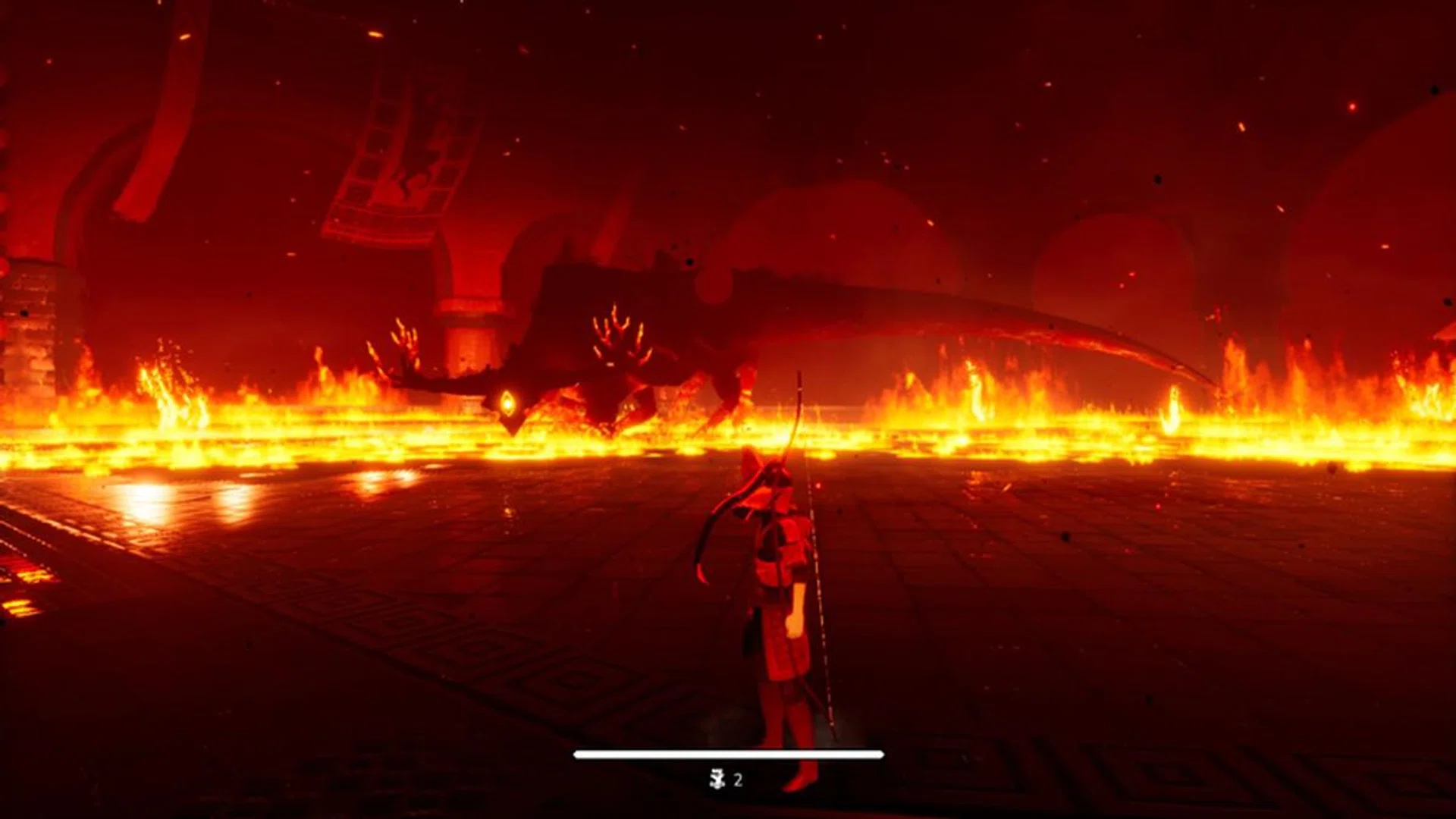Expand the bottom HUD display
This screenshot has width=1456, height=819.
tap(728, 766)
